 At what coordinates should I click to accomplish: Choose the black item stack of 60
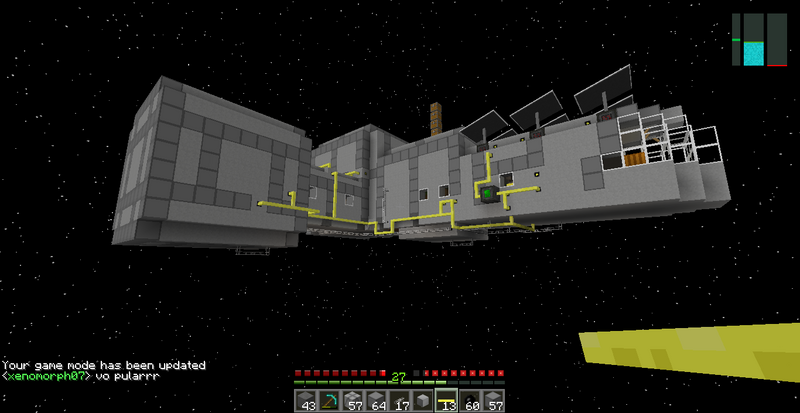coord(468,402)
